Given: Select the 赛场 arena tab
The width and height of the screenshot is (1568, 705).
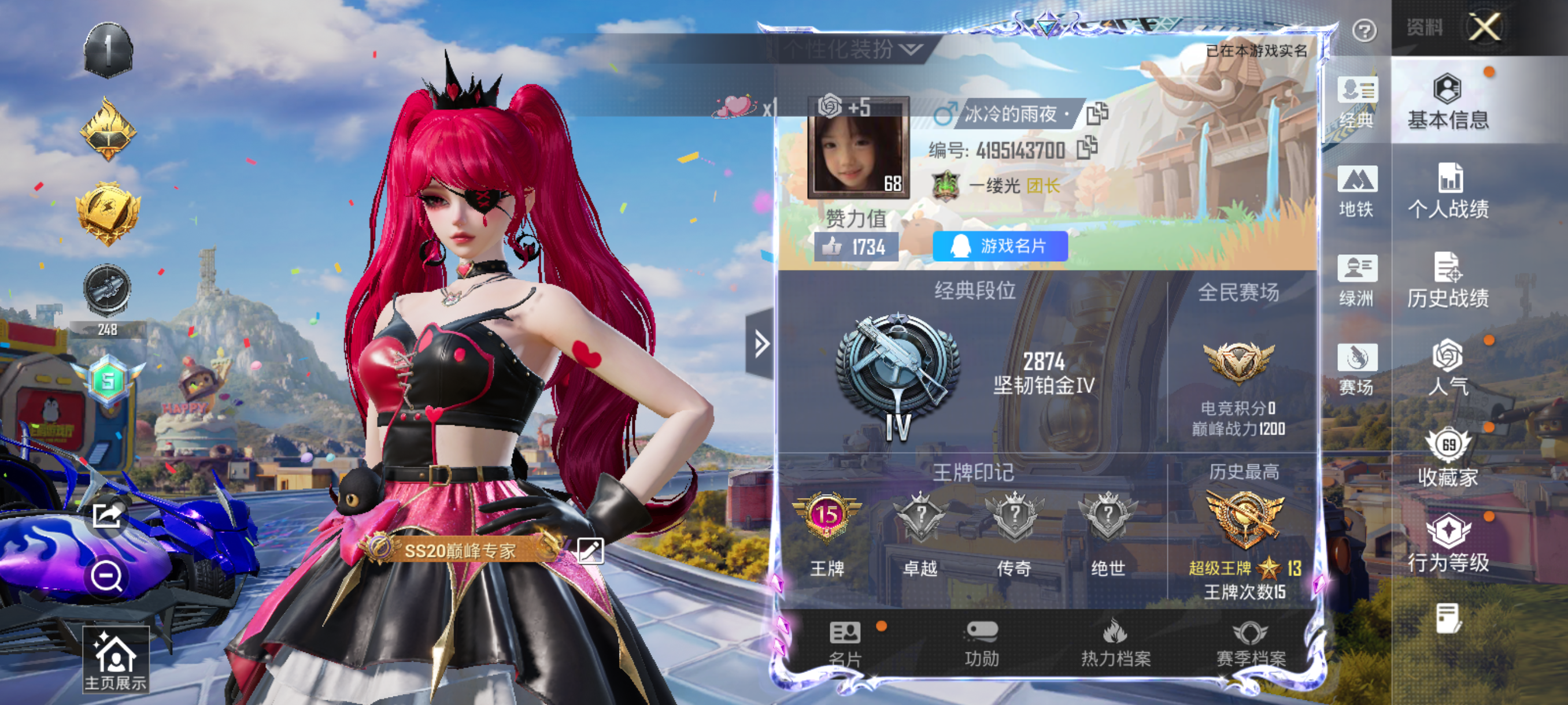Looking at the screenshot, I should (x=1356, y=369).
